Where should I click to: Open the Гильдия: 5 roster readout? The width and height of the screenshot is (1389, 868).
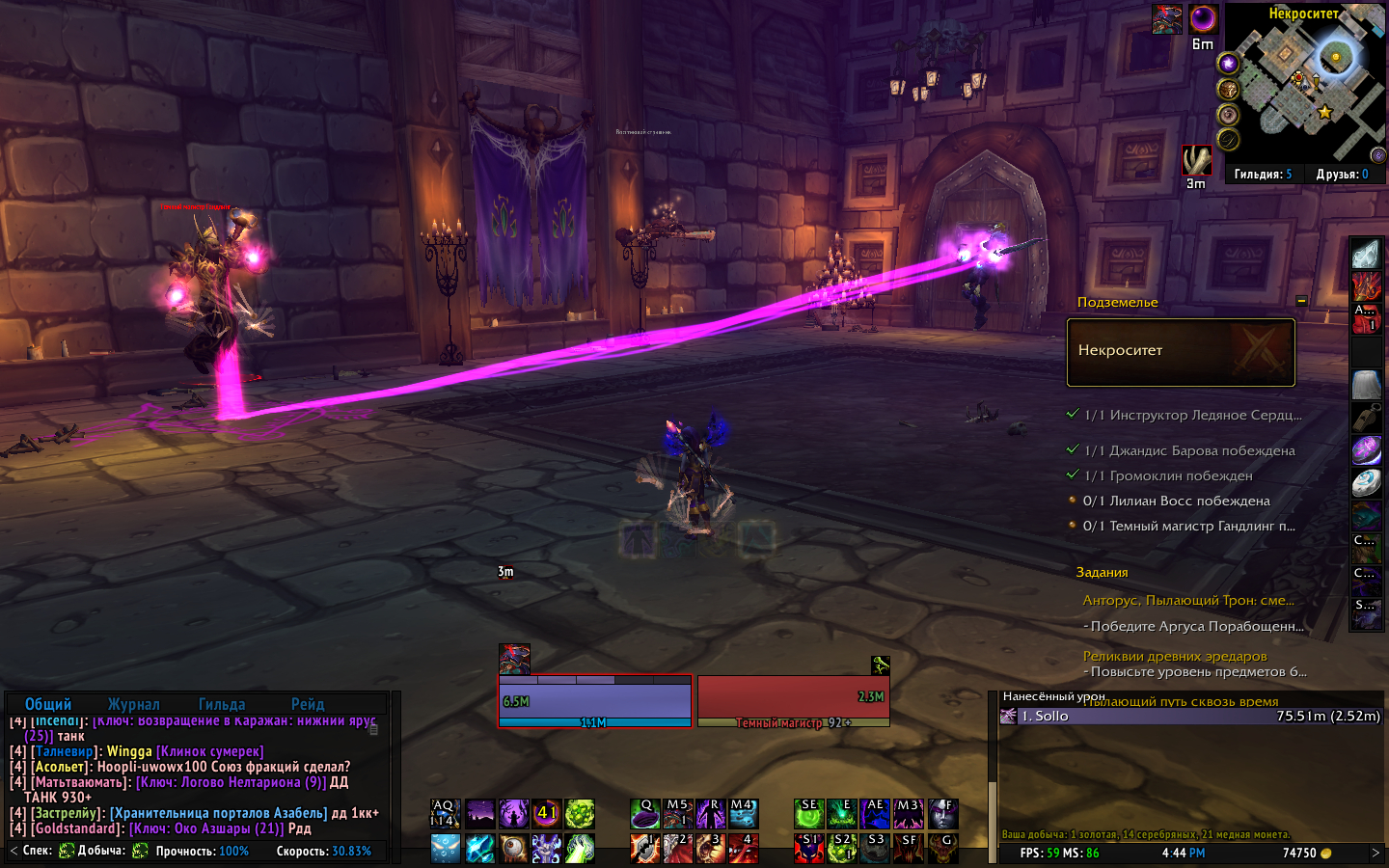[x=1263, y=175]
